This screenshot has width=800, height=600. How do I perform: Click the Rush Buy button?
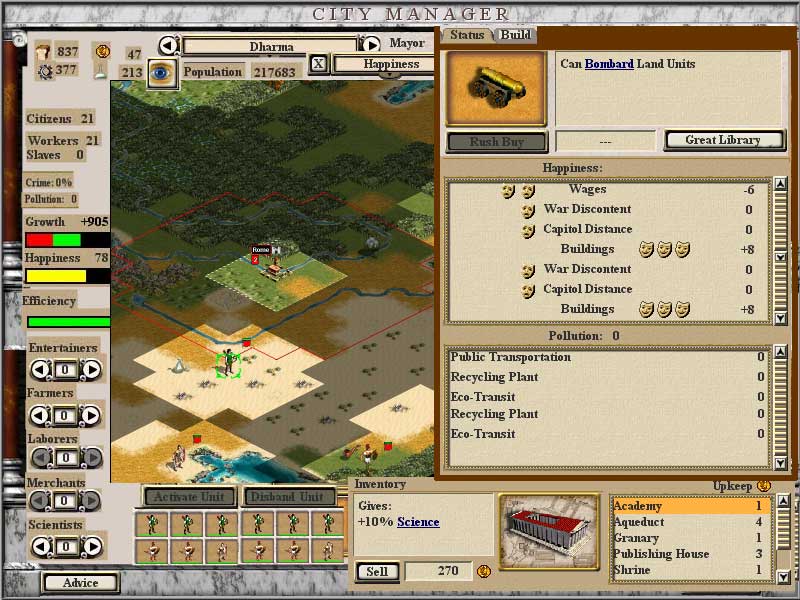tap(497, 142)
